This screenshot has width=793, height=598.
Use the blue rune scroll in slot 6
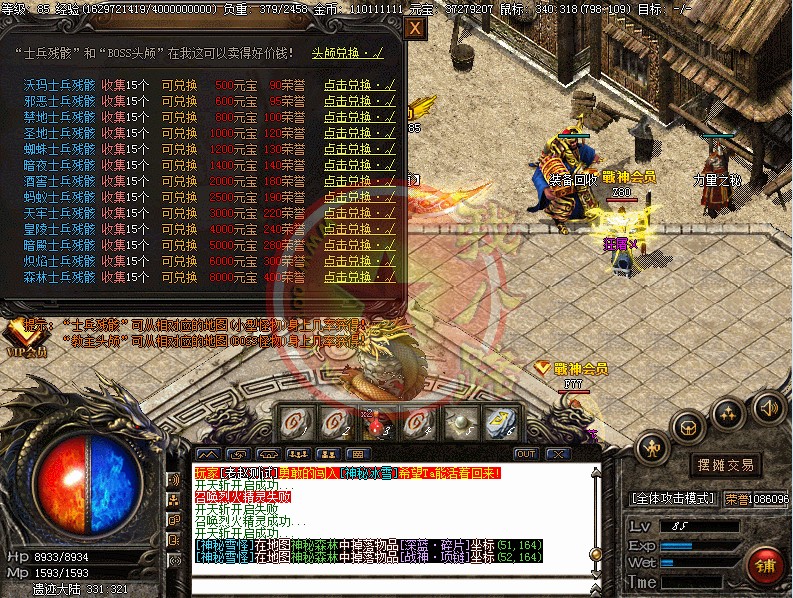coord(501,423)
